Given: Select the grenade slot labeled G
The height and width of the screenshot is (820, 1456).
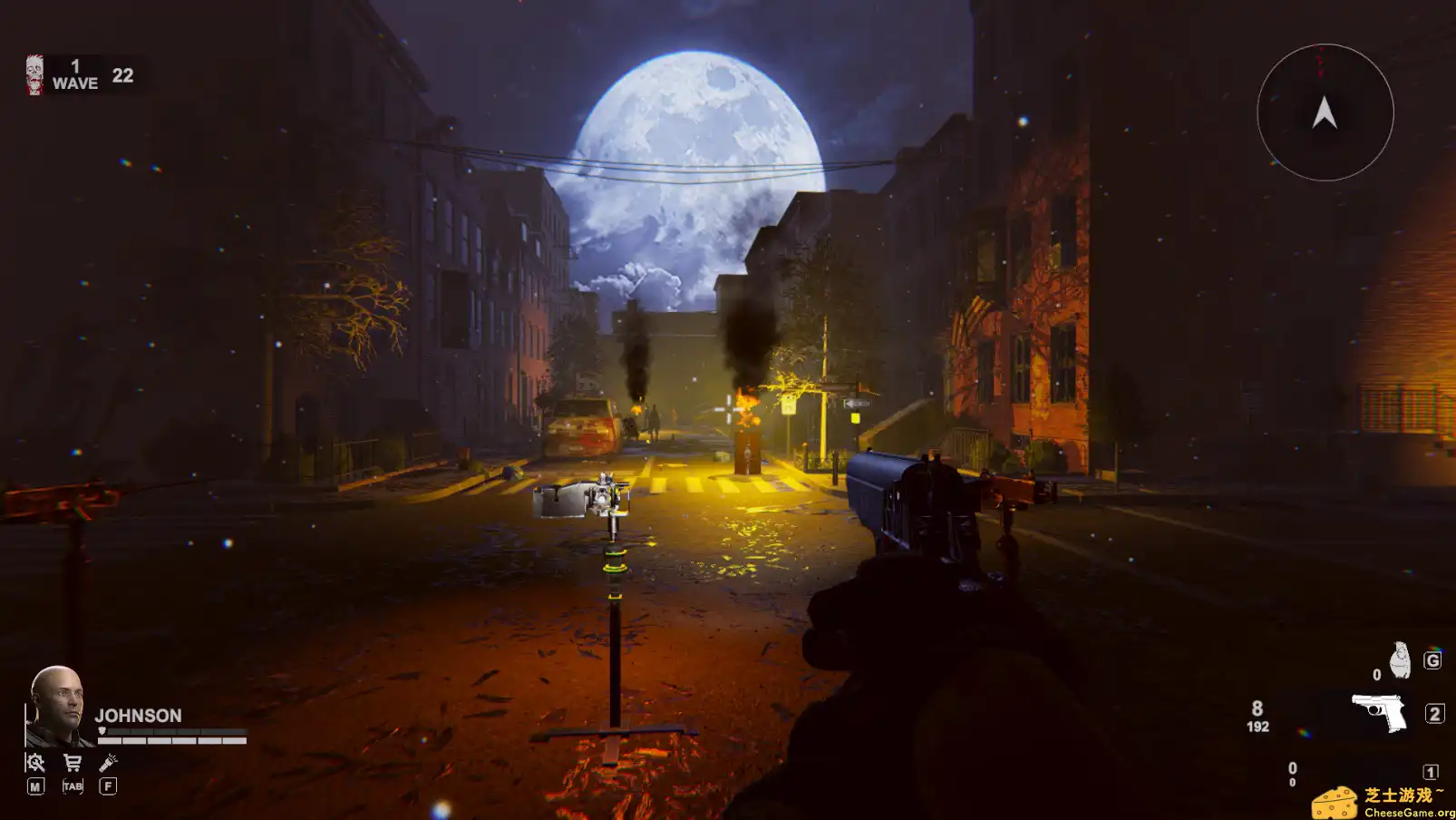Looking at the screenshot, I should (x=1433, y=660).
